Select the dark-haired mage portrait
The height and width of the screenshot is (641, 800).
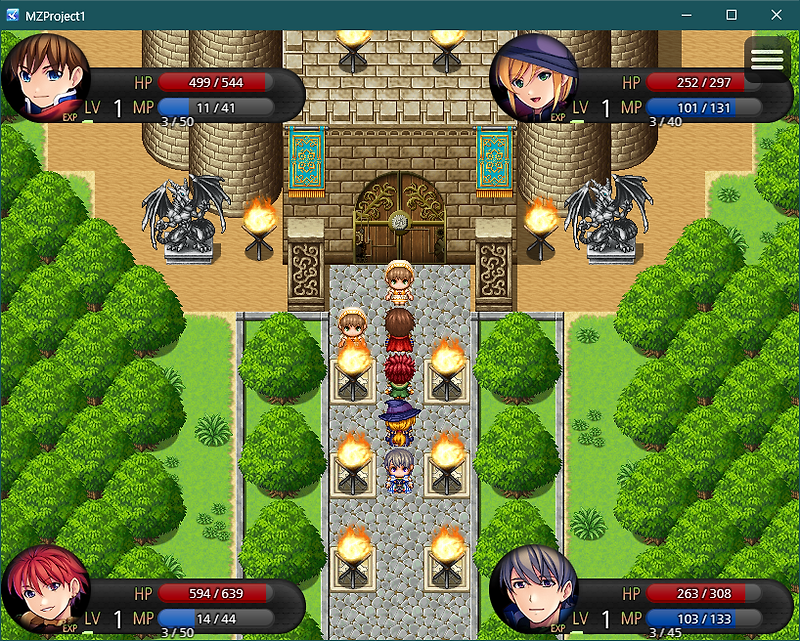coord(533,592)
